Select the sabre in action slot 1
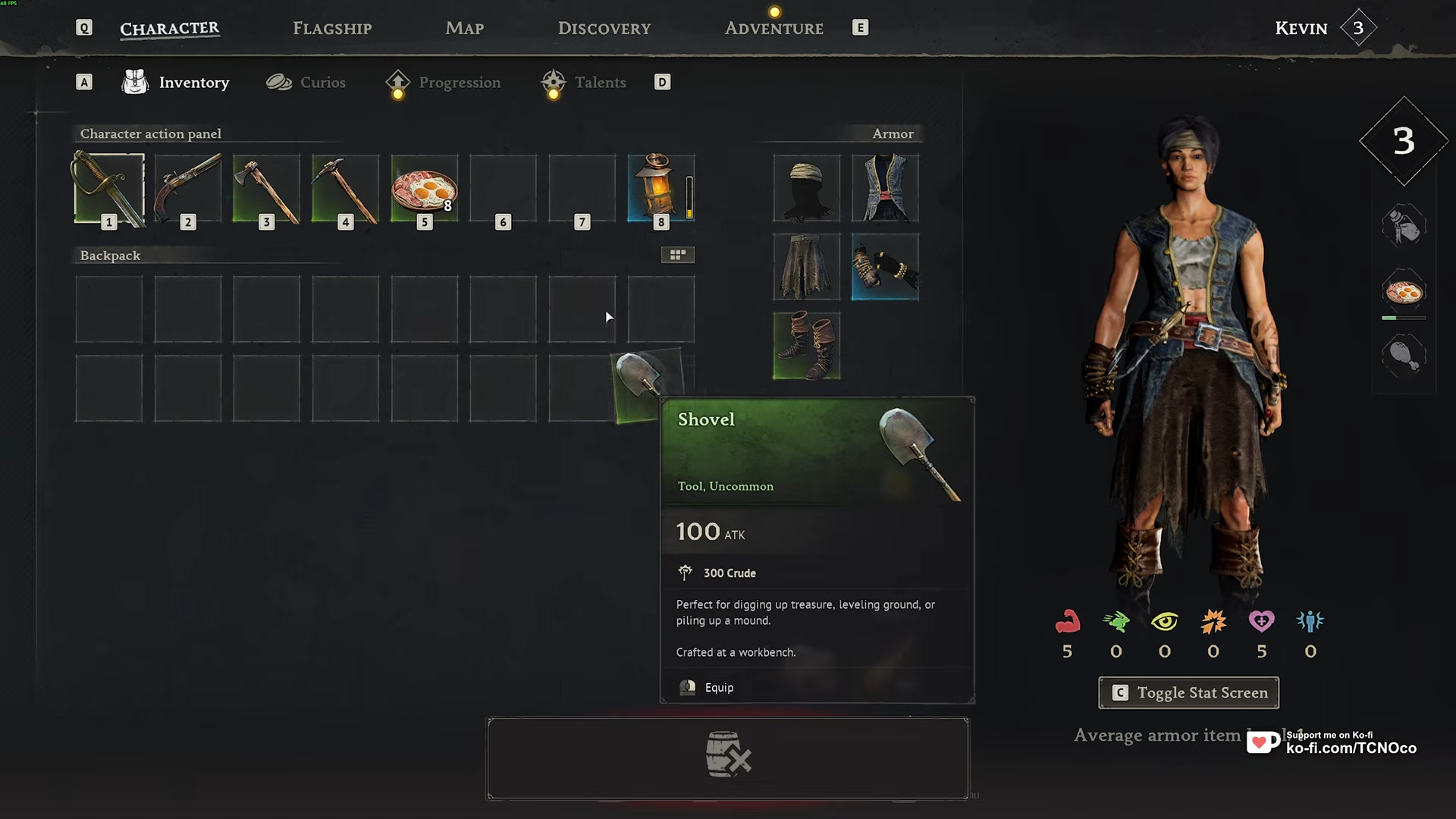The image size is (1456, 819). pos(109,189)
